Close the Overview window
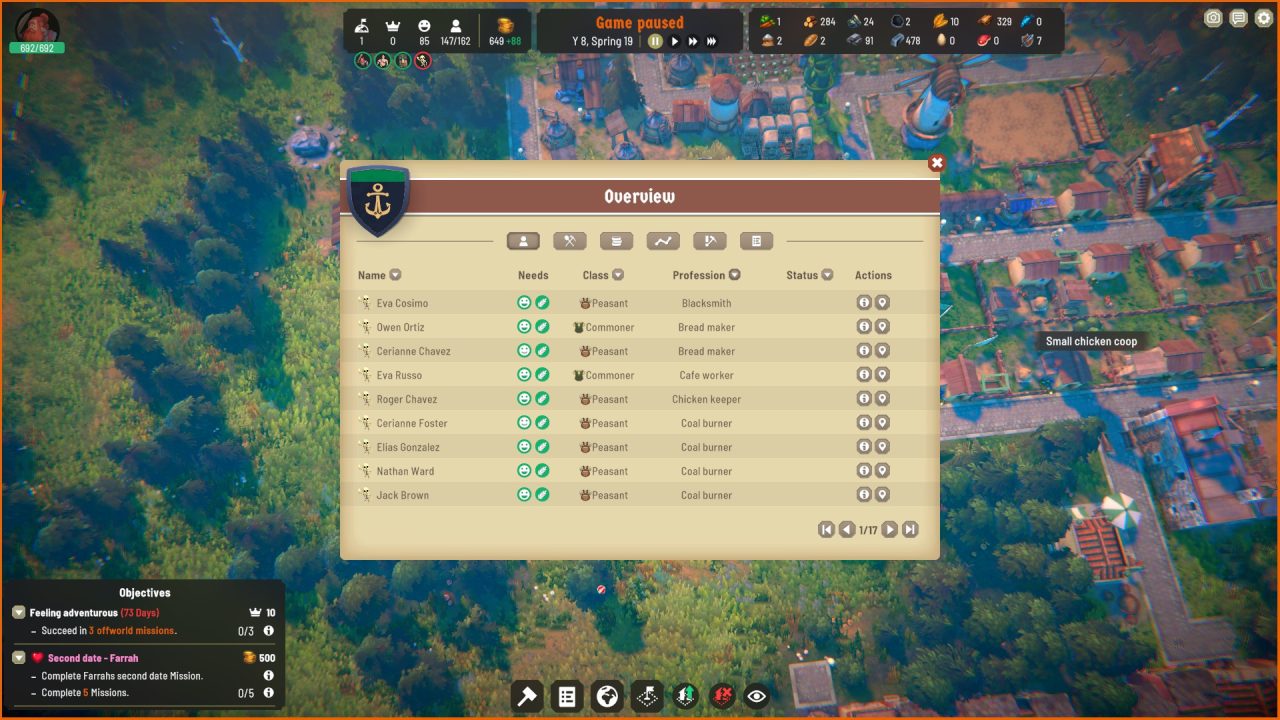Screen dimensions: 1280x720 [936, 163]
